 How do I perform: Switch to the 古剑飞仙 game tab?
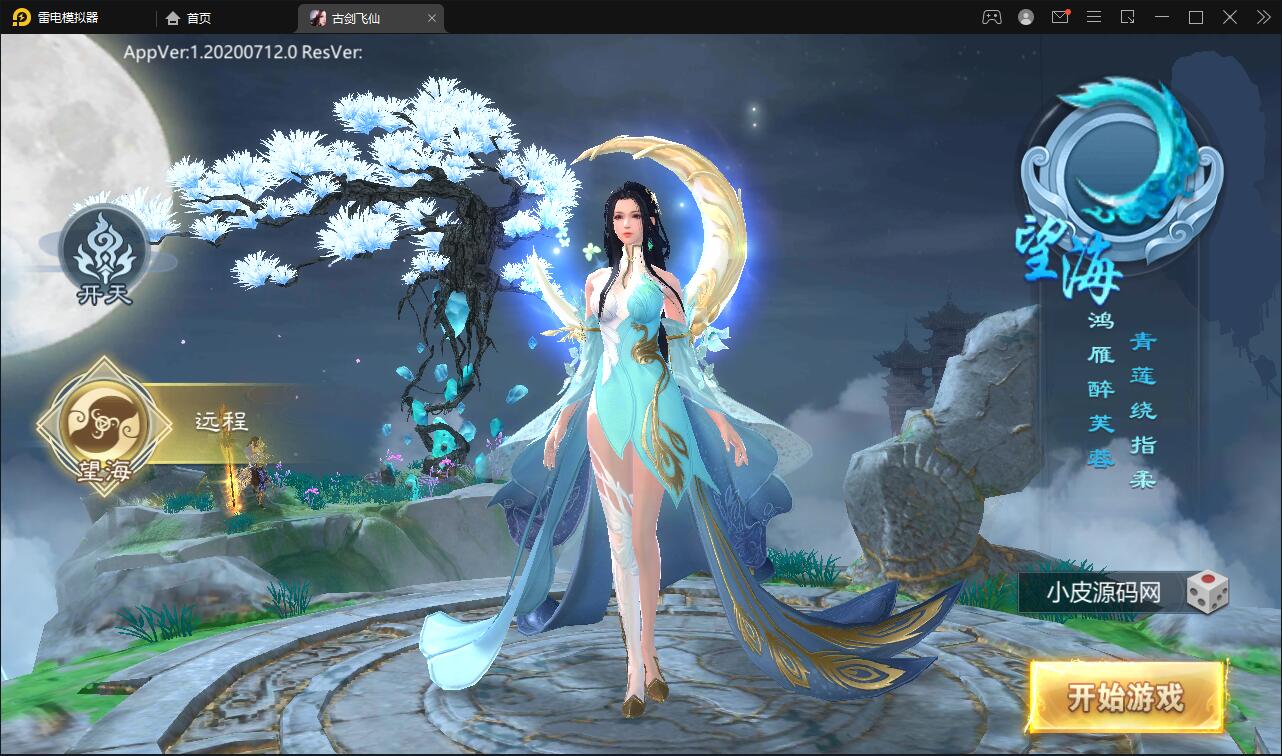(356, 18)
